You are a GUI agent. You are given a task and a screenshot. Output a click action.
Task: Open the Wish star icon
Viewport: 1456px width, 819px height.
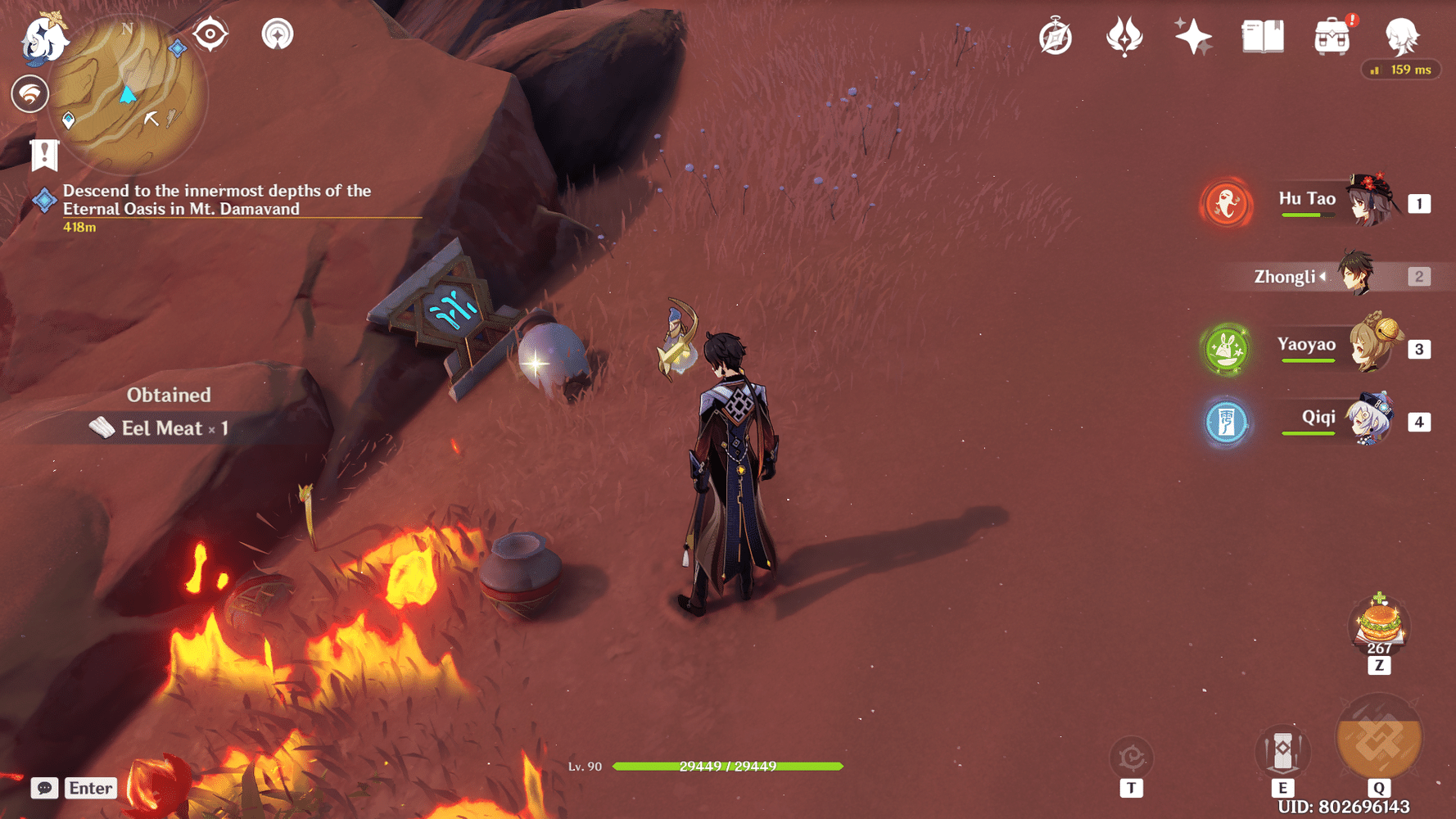coord(1192,37)
